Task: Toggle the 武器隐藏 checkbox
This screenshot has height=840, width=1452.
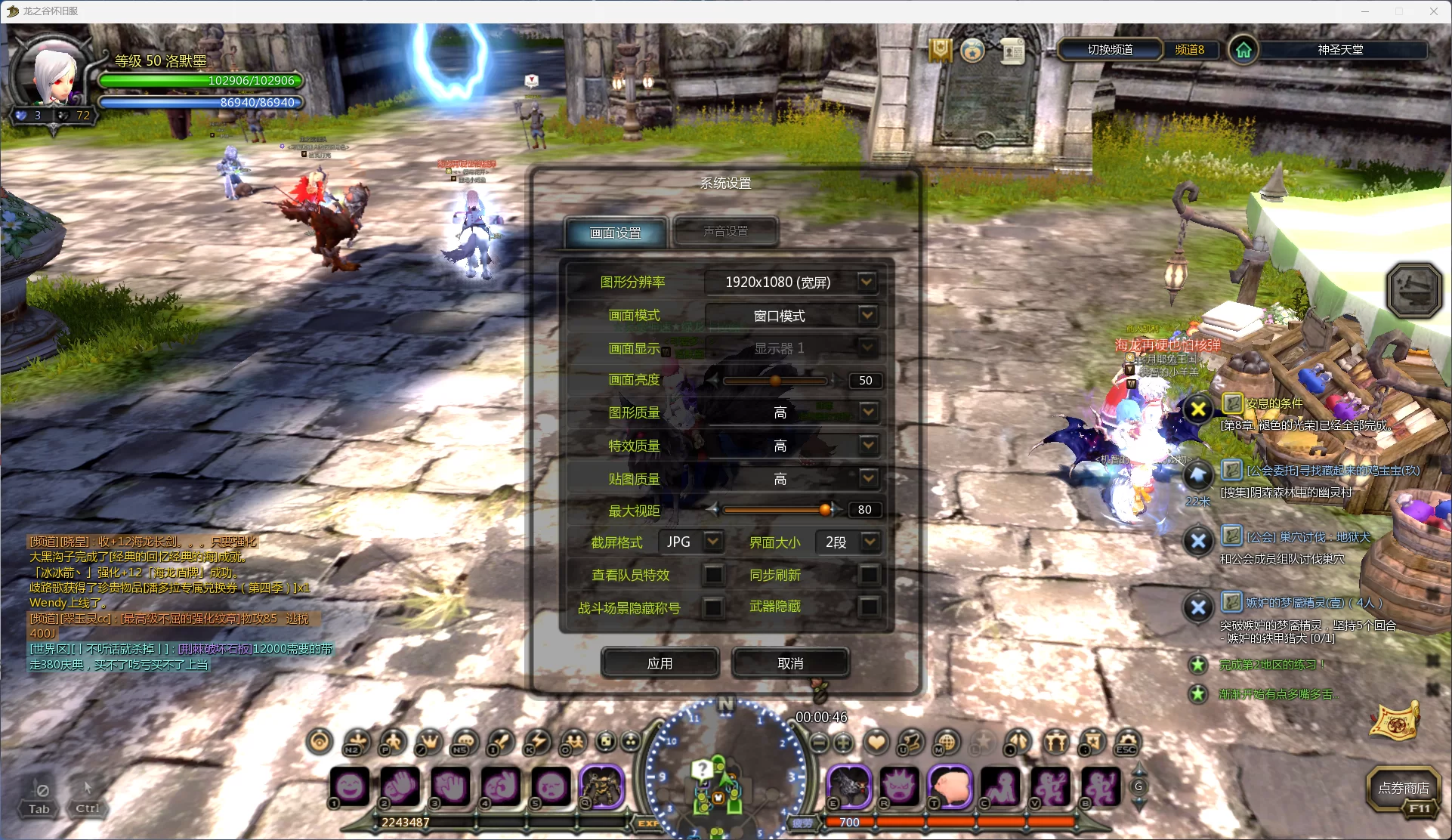Action: 870,606
